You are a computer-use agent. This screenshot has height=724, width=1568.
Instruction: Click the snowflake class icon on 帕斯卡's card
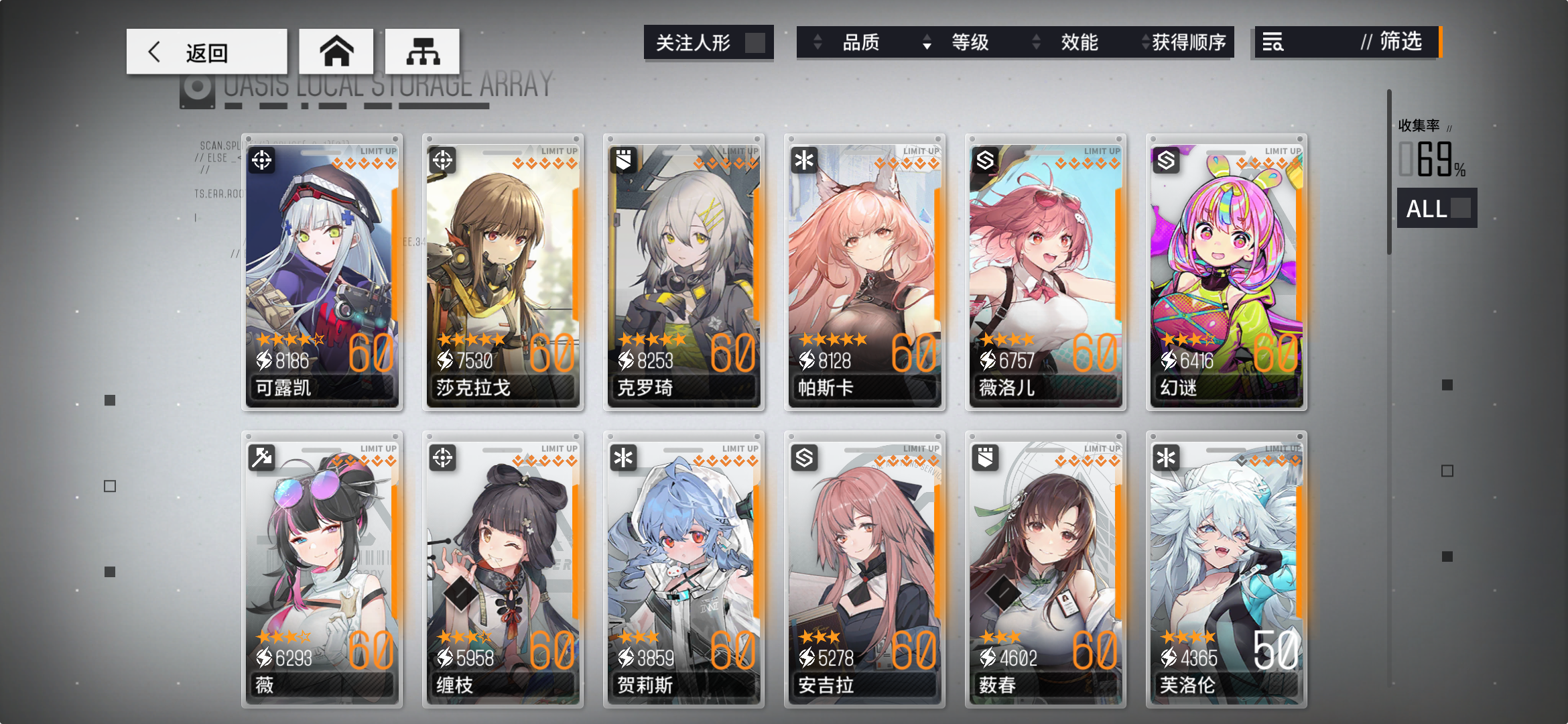click(x=803, y=161)
